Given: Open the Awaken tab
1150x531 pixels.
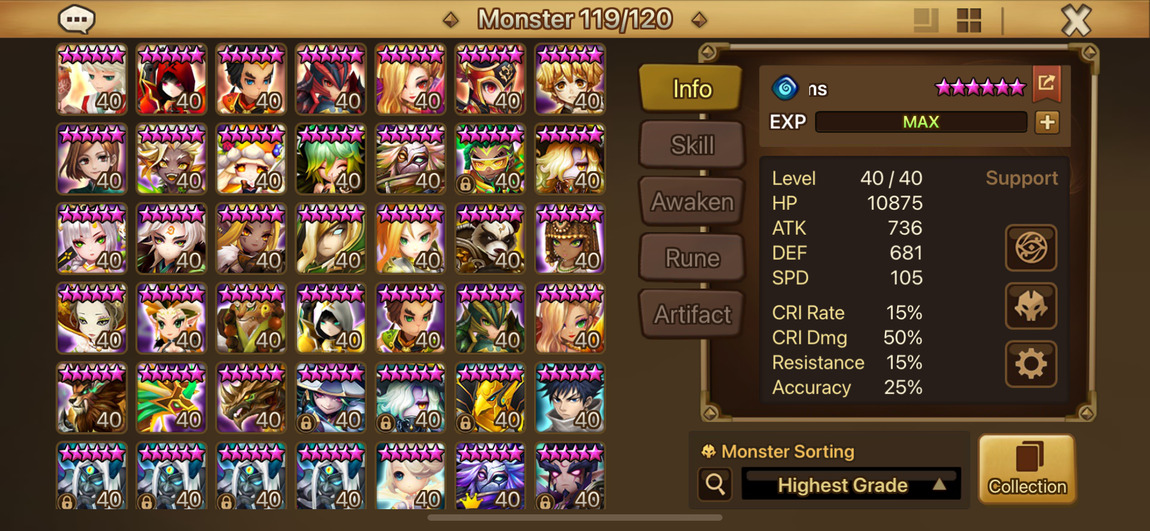Looking at the screenshot, I should click(x=692, y=202).
